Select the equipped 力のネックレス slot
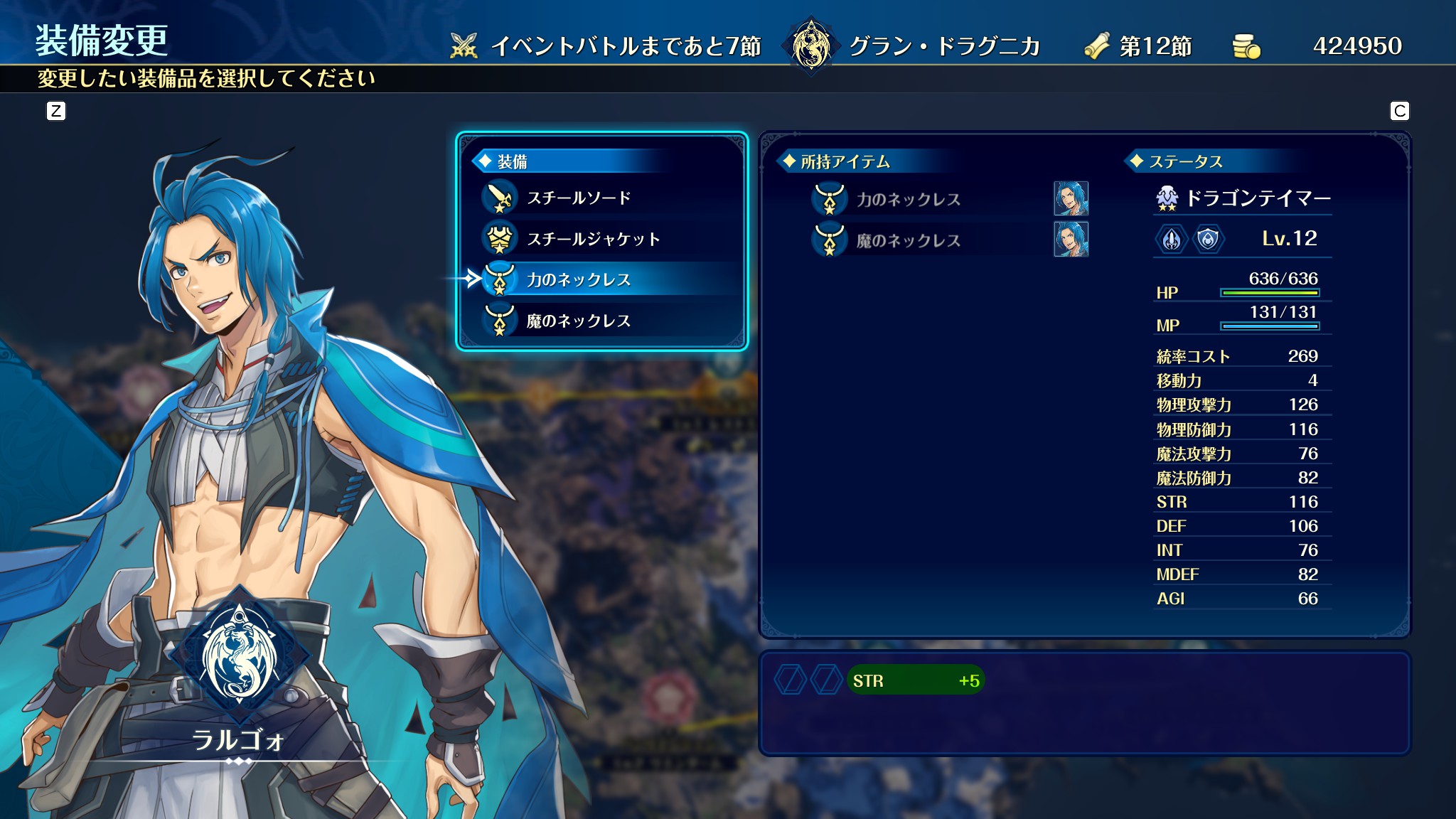 pyautogui.click(x=579, y=279)
